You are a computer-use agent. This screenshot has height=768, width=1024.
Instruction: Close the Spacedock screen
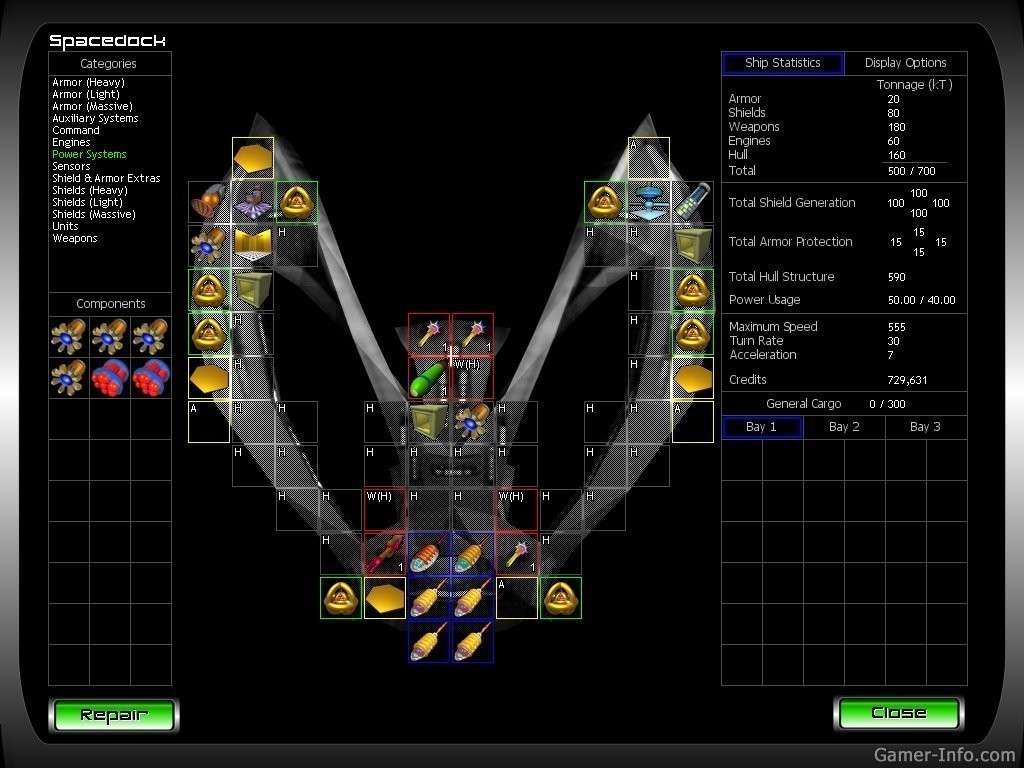[898, 713]
